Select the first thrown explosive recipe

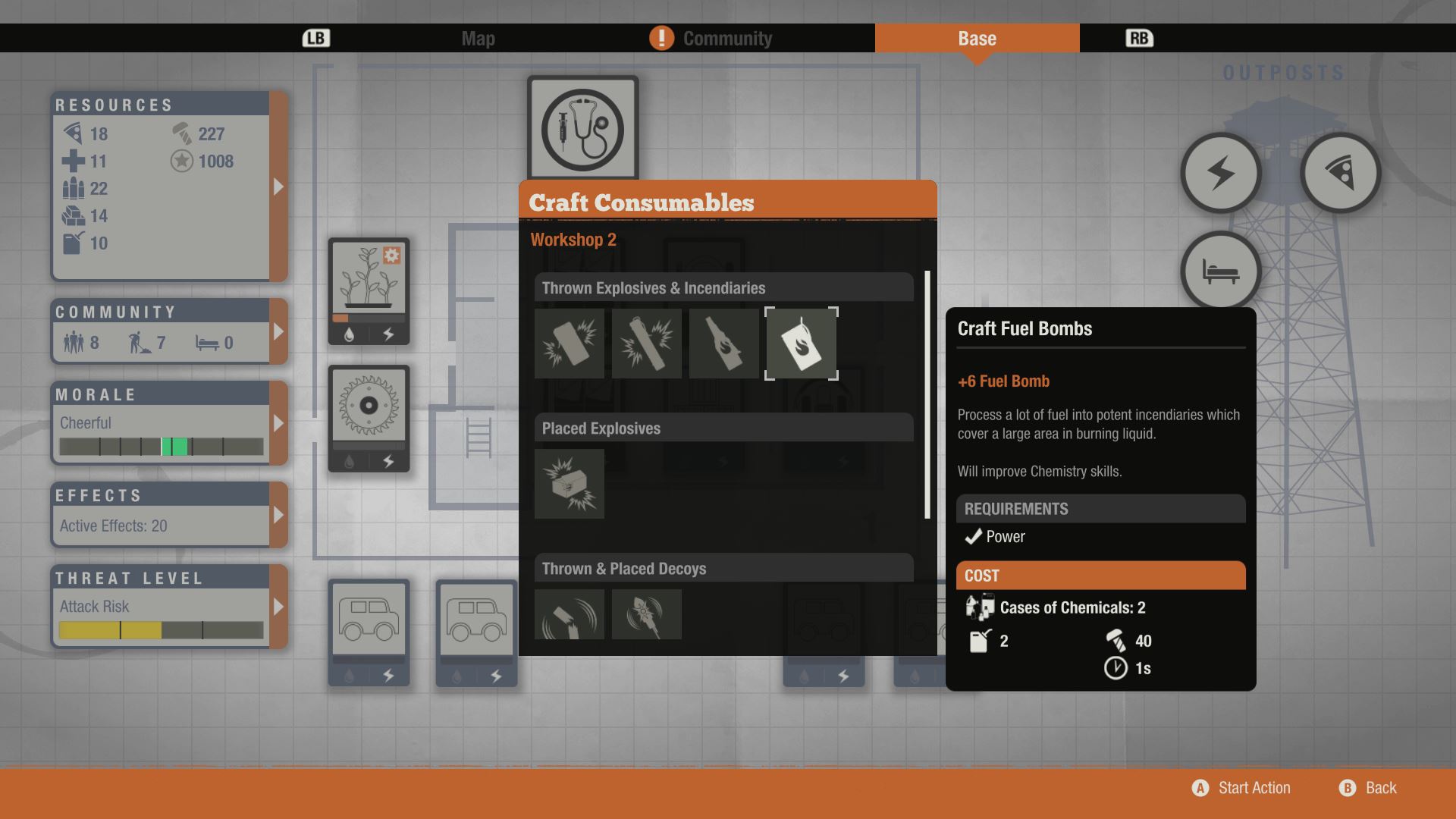pyautogui.click(x=569, y=344)
